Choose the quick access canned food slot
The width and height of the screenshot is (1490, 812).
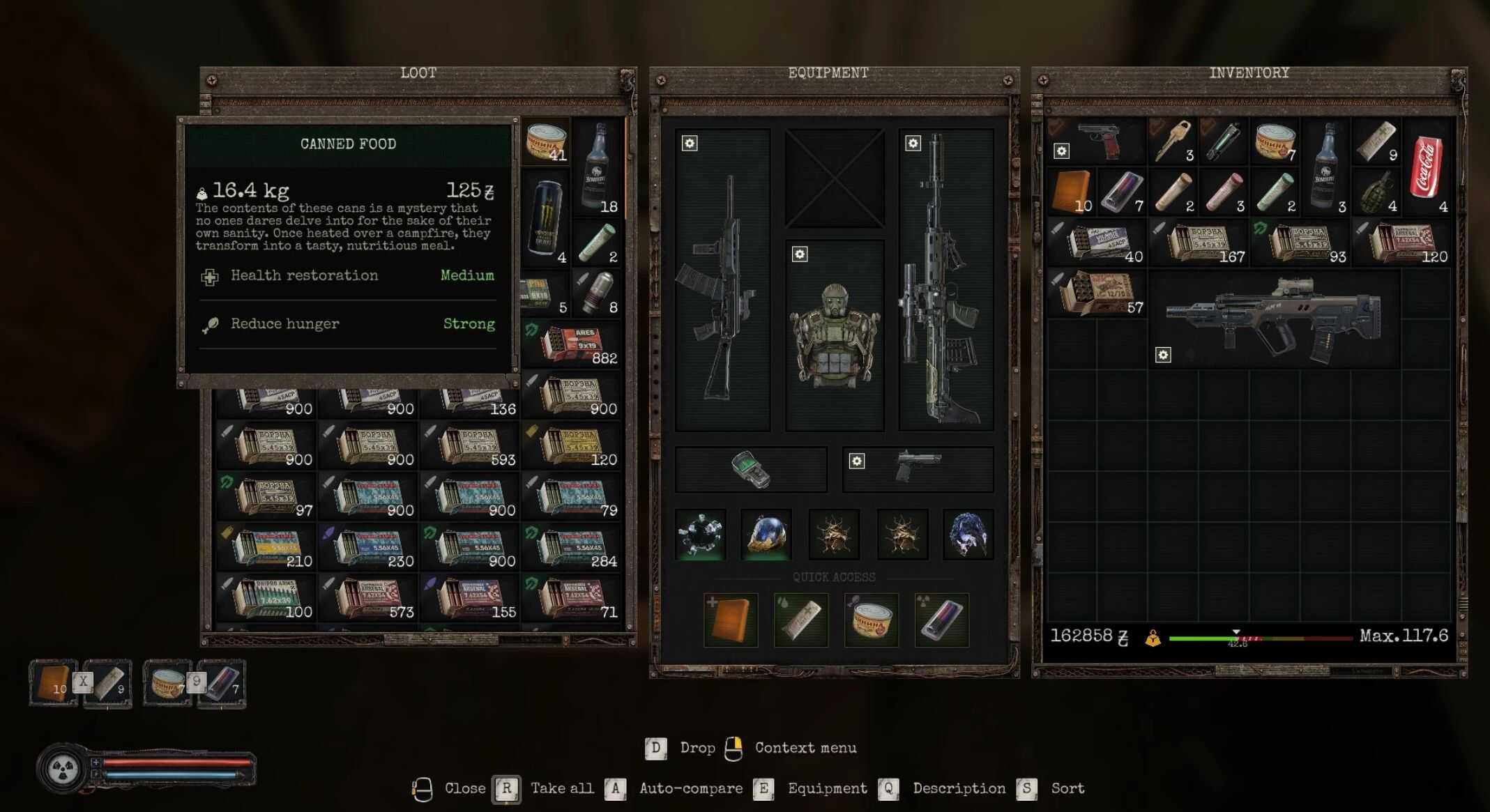pyautogui.click(x=871, y=620)
